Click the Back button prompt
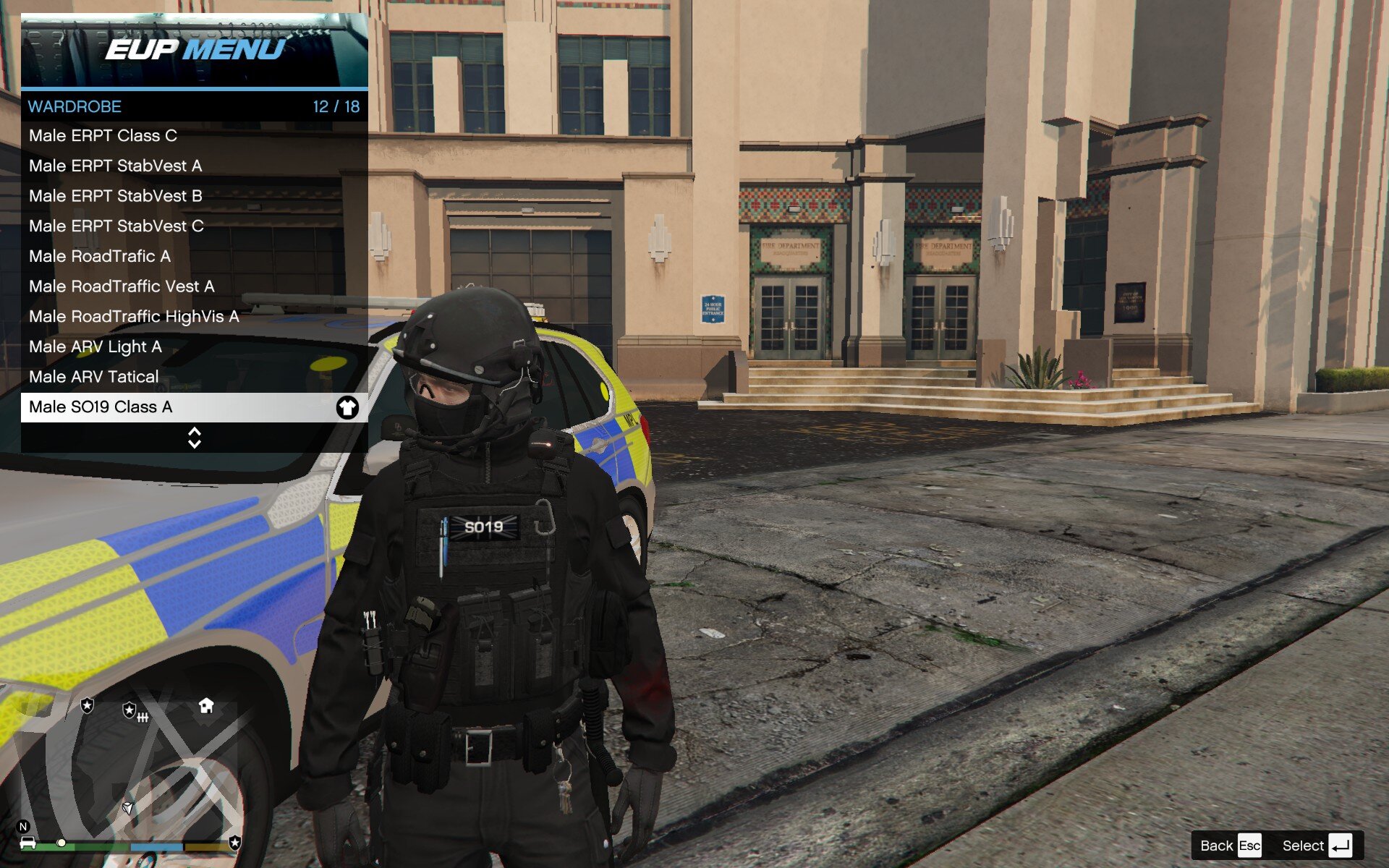 1230,846
